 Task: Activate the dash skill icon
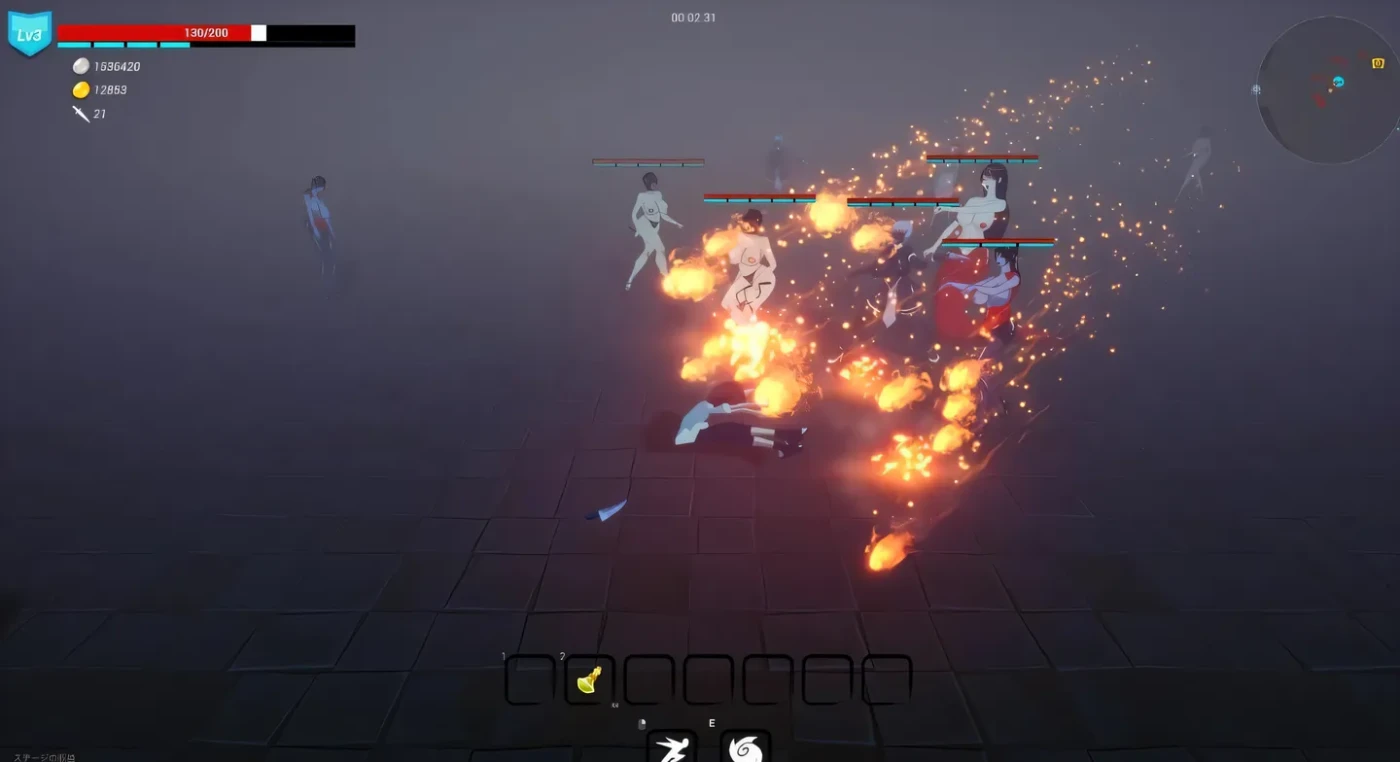click(x=673, y=748)
